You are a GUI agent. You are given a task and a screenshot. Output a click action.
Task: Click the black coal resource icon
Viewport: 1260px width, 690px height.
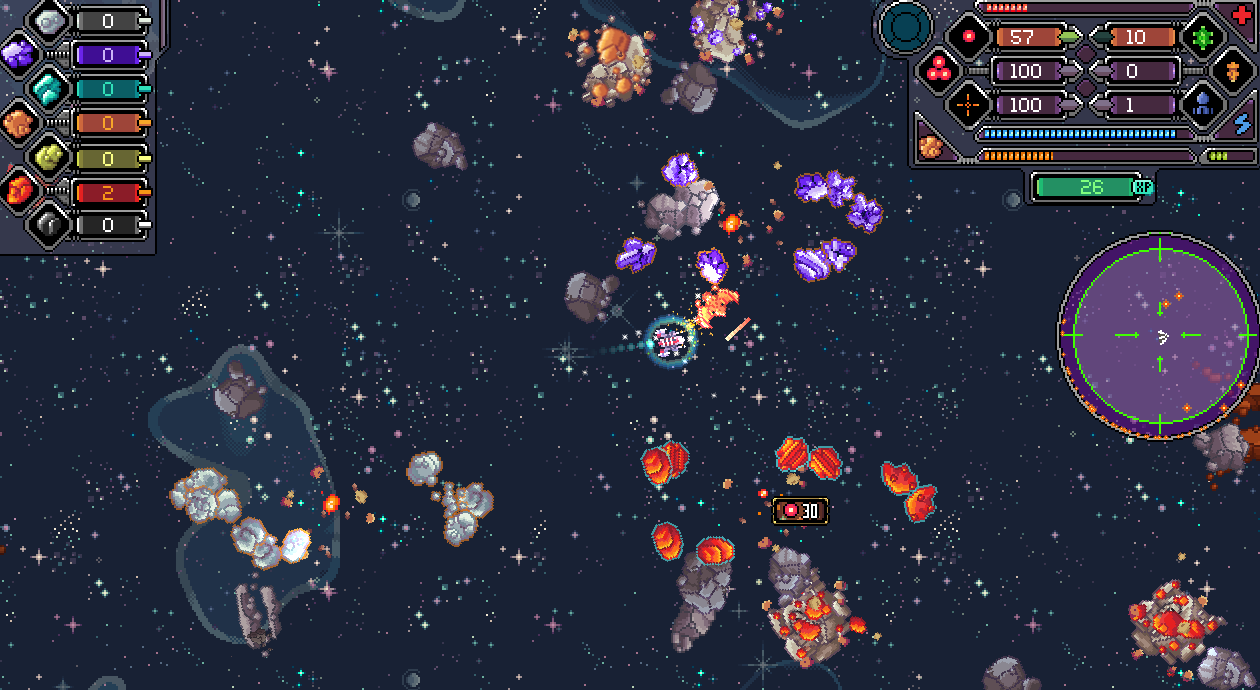tap(48, 224)
